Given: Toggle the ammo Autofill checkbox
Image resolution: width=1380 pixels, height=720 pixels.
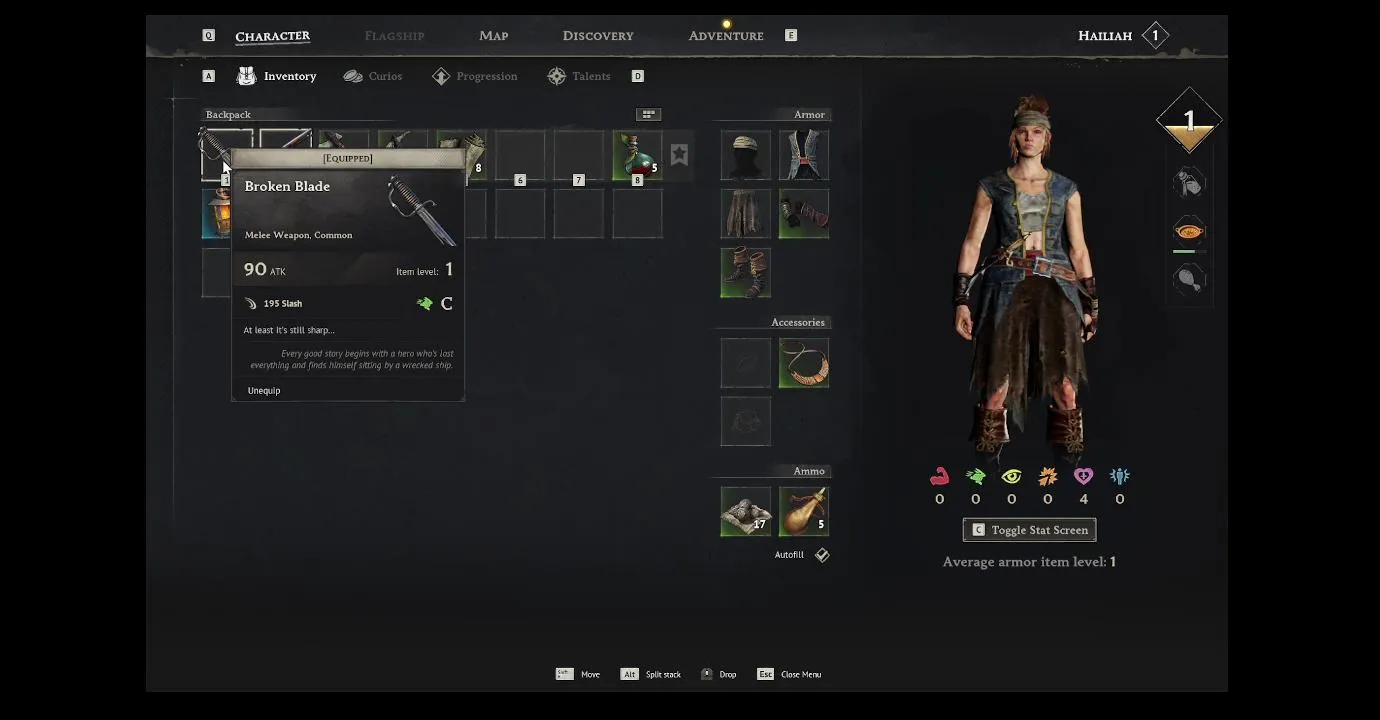Looking at the screenshot, I should pyautogui.click(x=821, y=555).
